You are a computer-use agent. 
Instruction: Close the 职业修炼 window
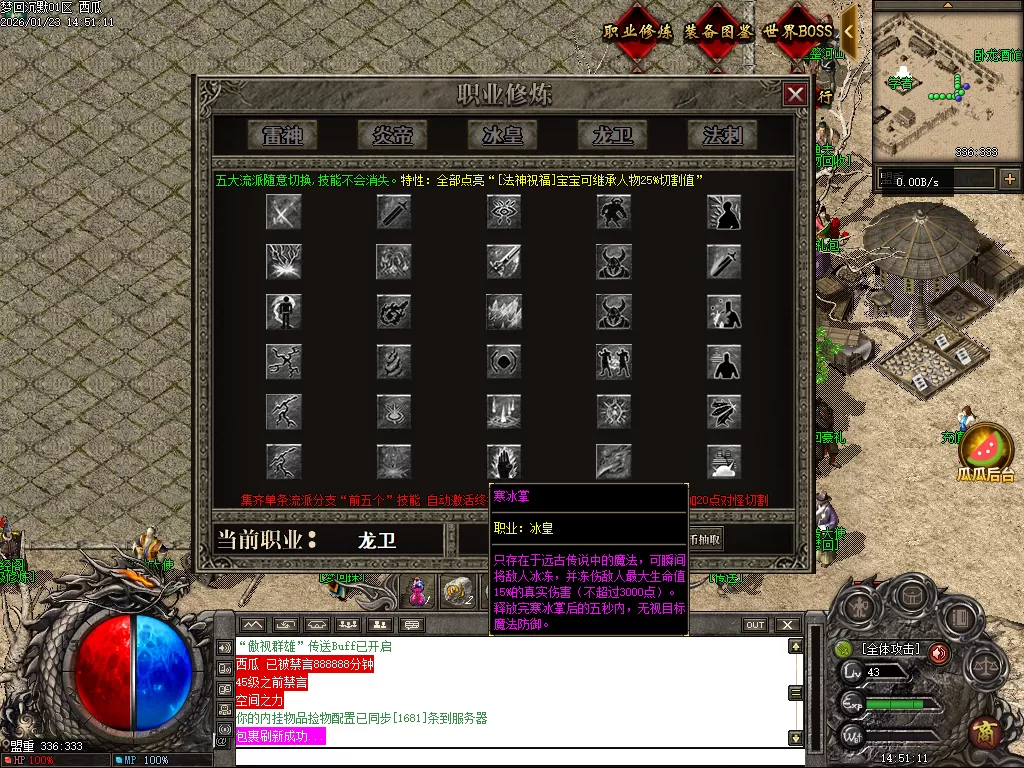(795, 95)
